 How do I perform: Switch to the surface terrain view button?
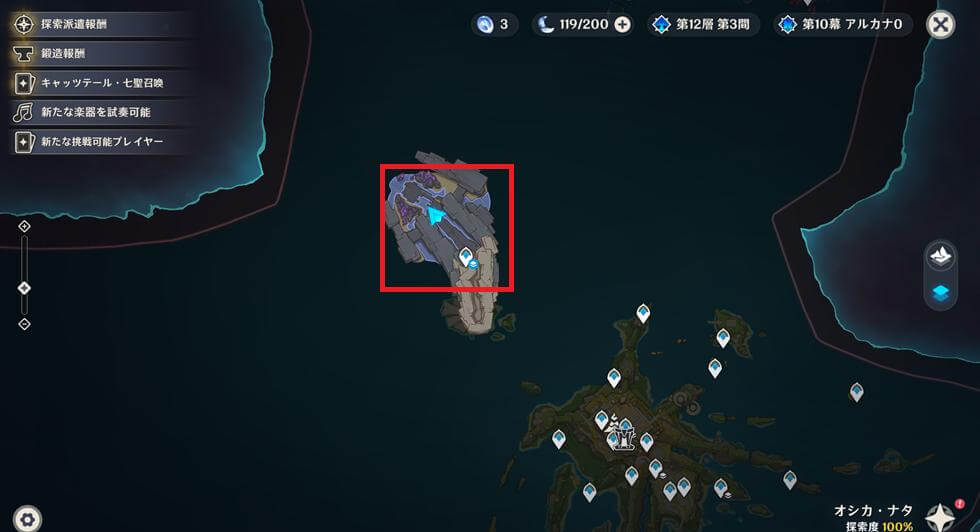point(941,256)
